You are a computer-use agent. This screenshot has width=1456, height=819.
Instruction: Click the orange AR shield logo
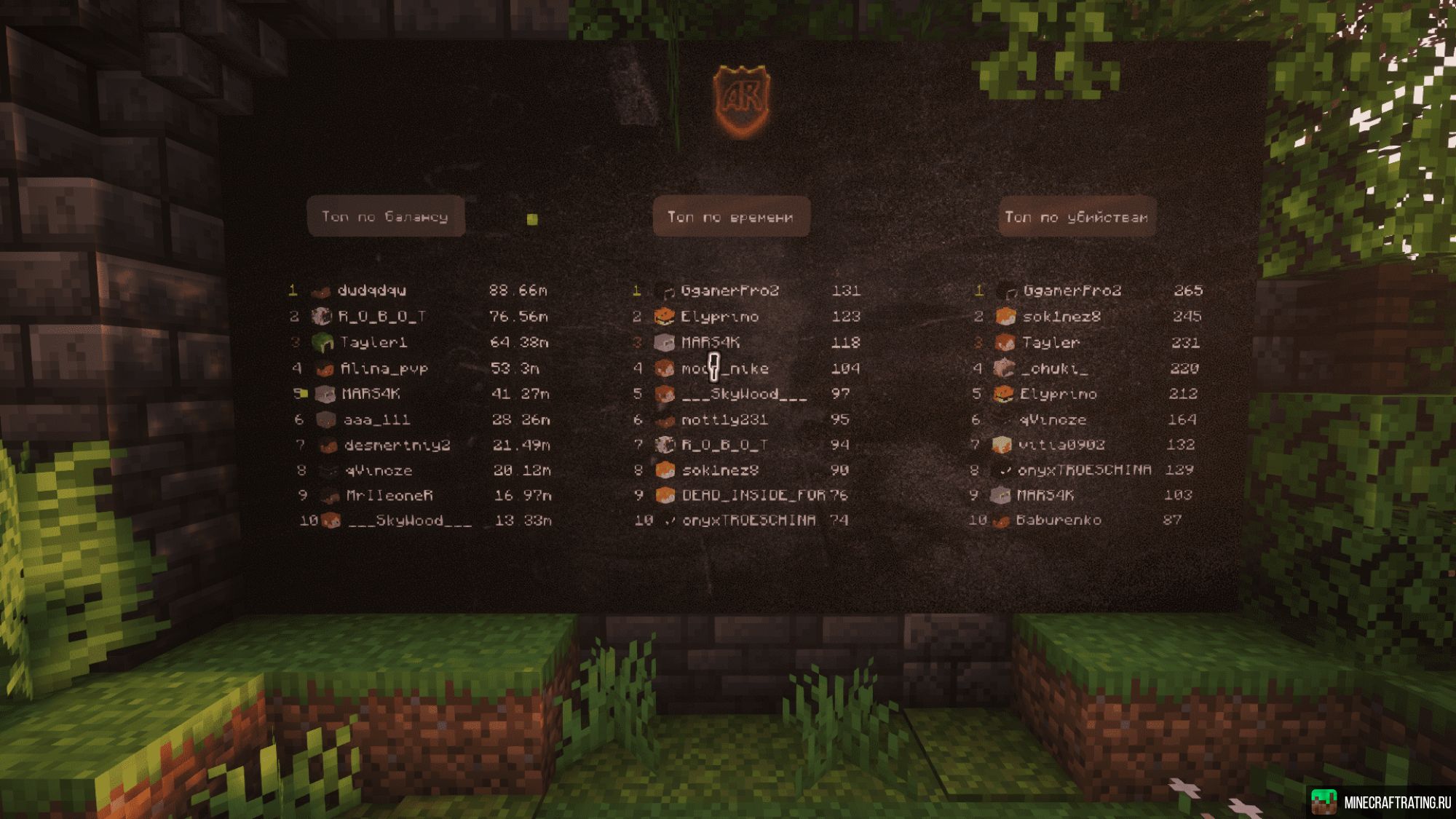741,100
